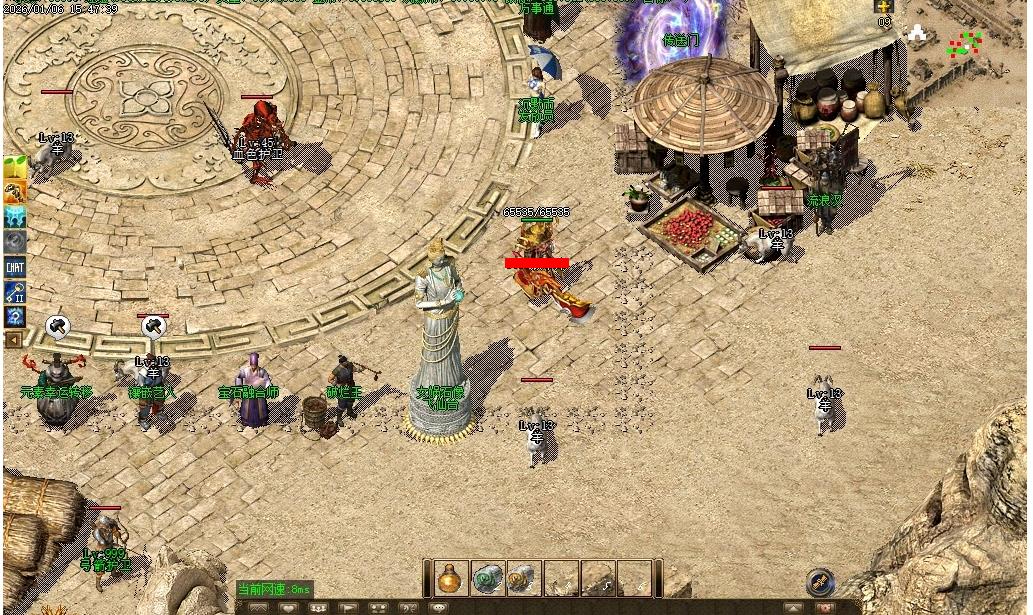Screen dimensions: 1033x615
Task: Select the green scroll hotbar slot
Action: [488, 578]
